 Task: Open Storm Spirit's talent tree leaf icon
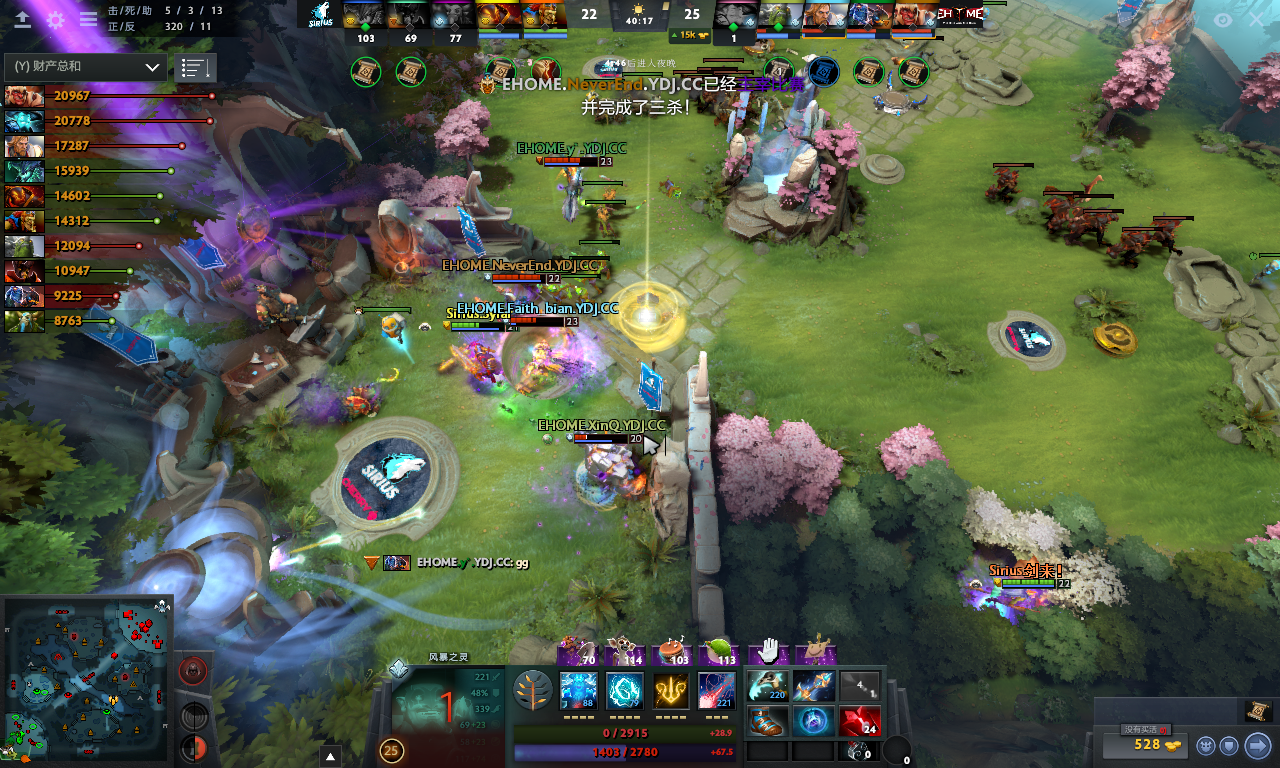click(534, 690)
